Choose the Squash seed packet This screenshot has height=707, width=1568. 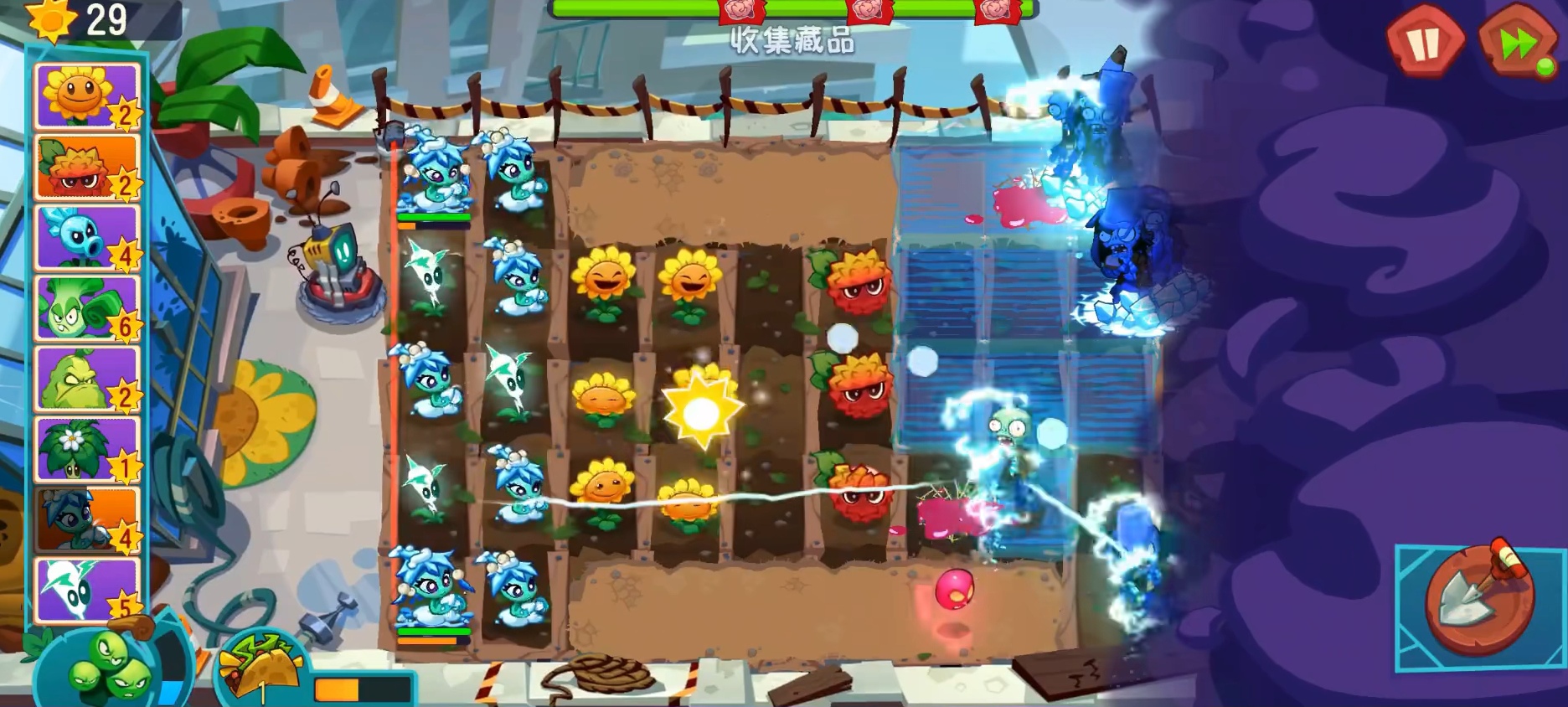point(86,379)
